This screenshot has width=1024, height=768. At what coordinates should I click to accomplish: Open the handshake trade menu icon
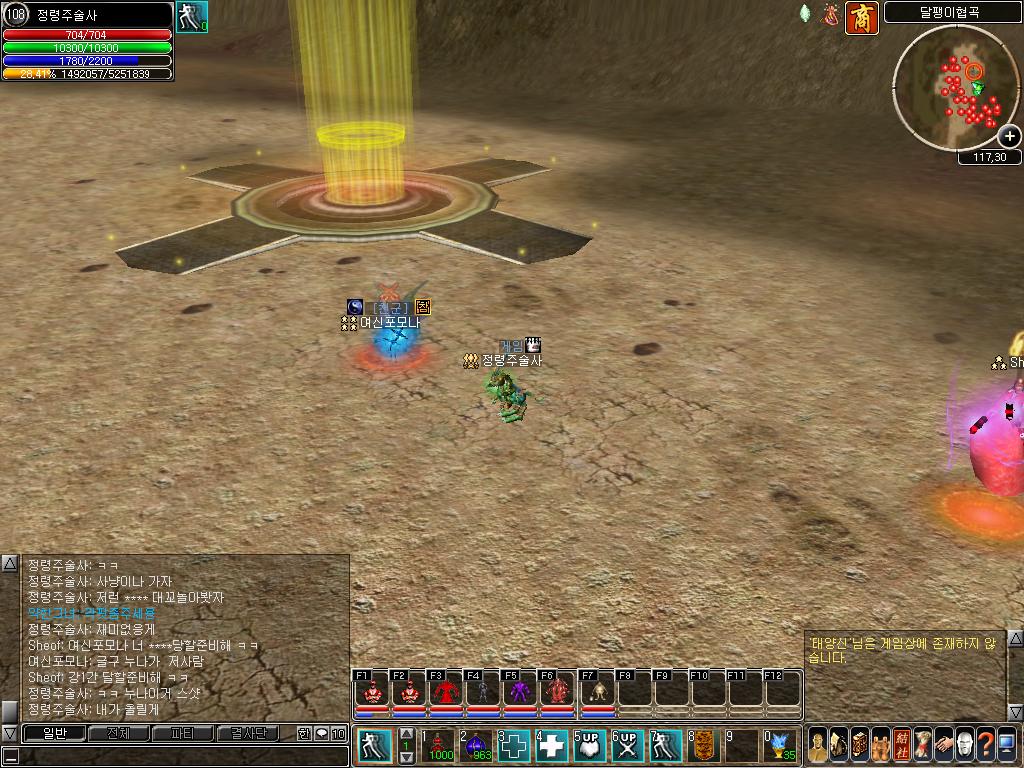pyautogui.click(x=942, y=746)
